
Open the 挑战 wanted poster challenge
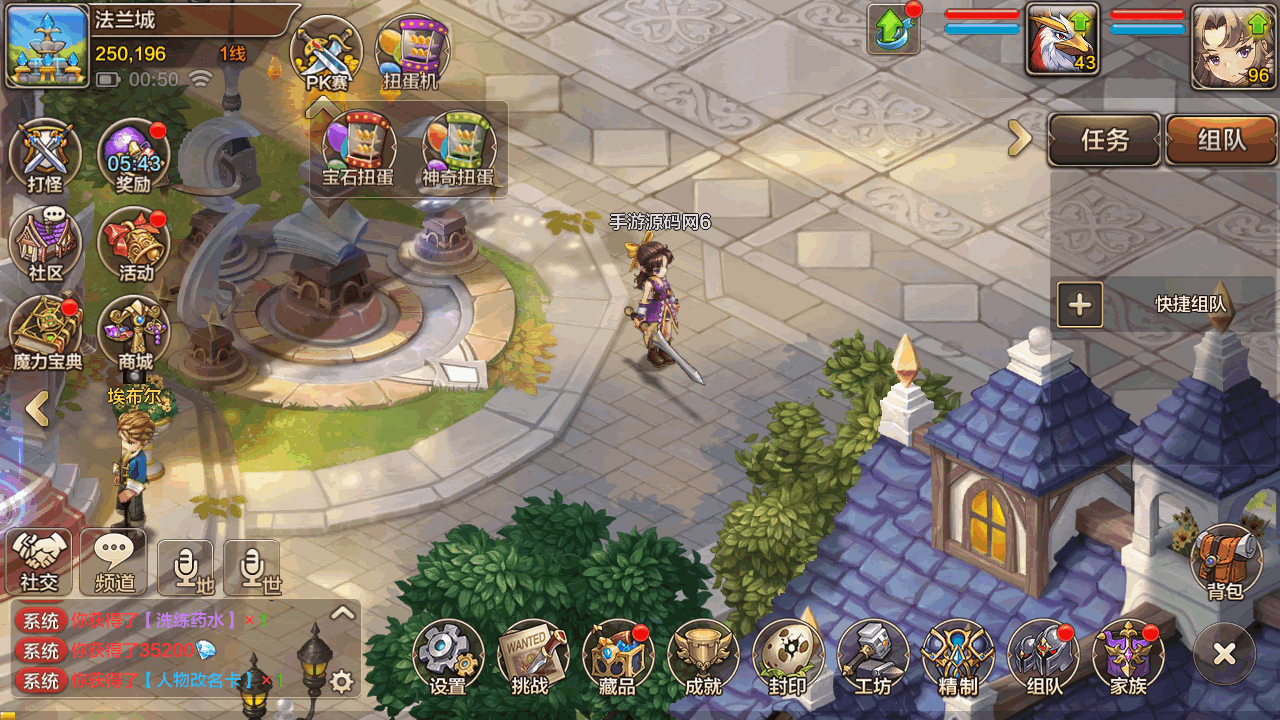[x=531, y=655]
